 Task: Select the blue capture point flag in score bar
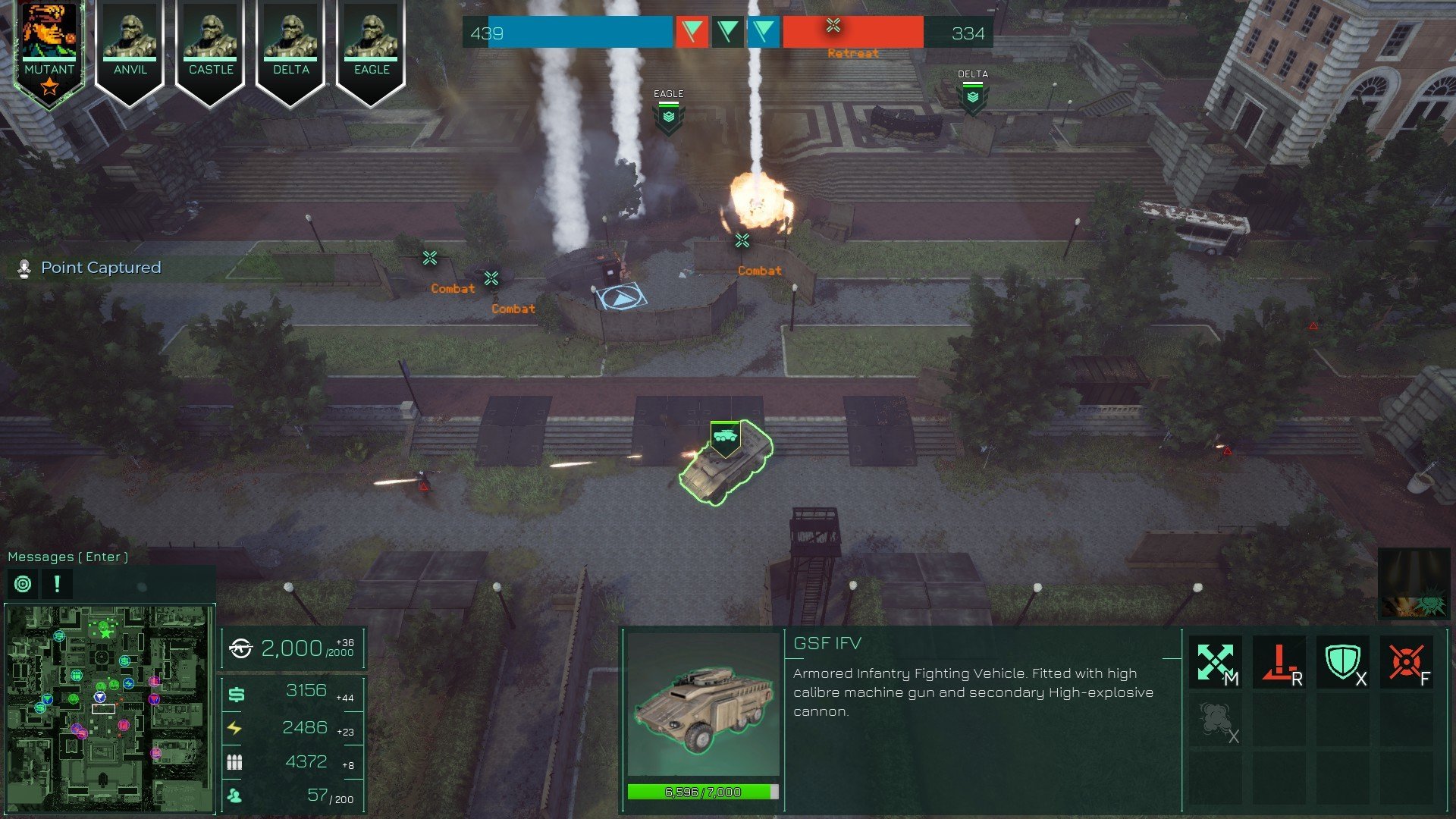(764, 32)
